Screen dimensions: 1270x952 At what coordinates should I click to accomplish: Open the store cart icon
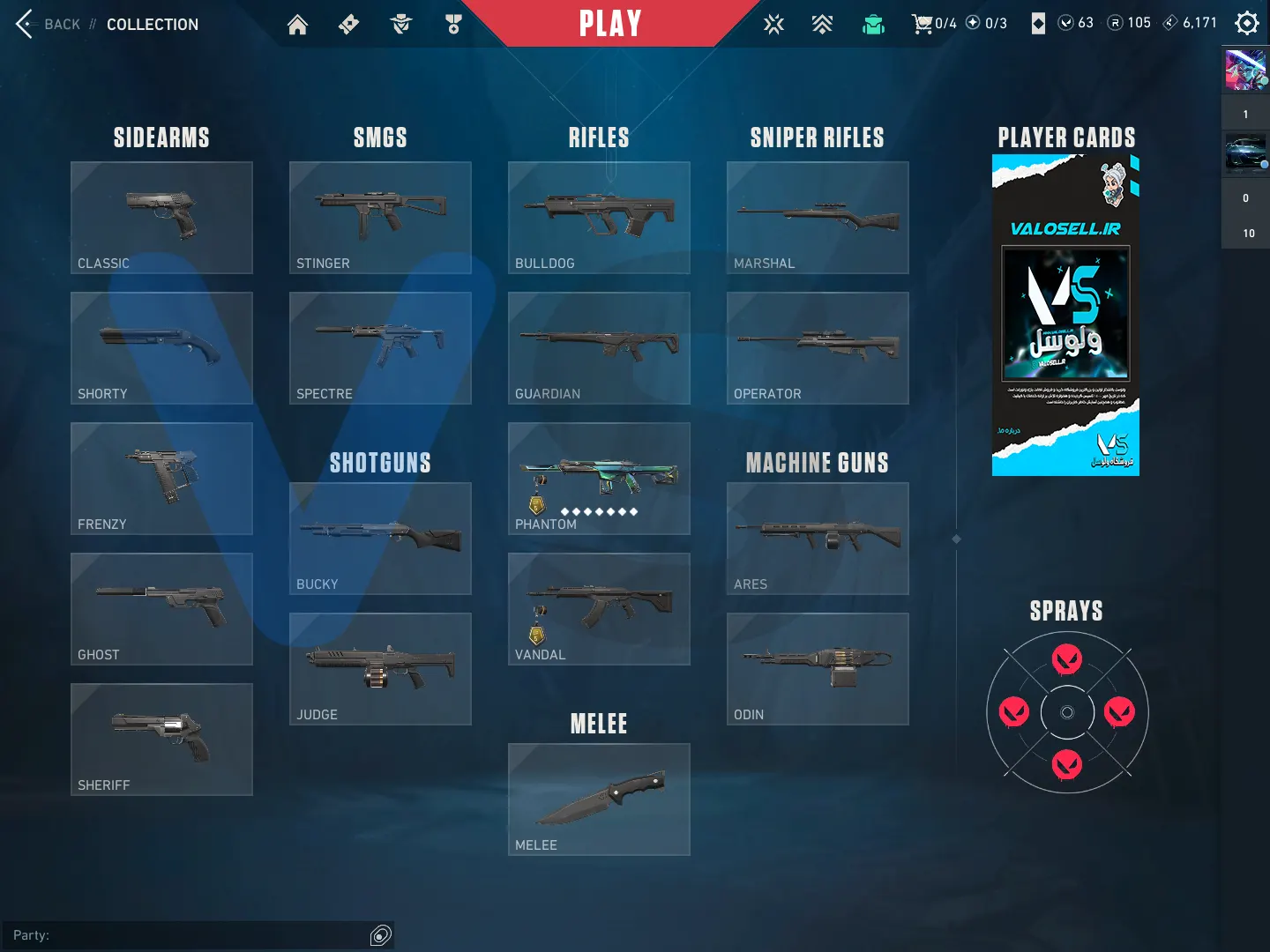(x=923, y=24)
